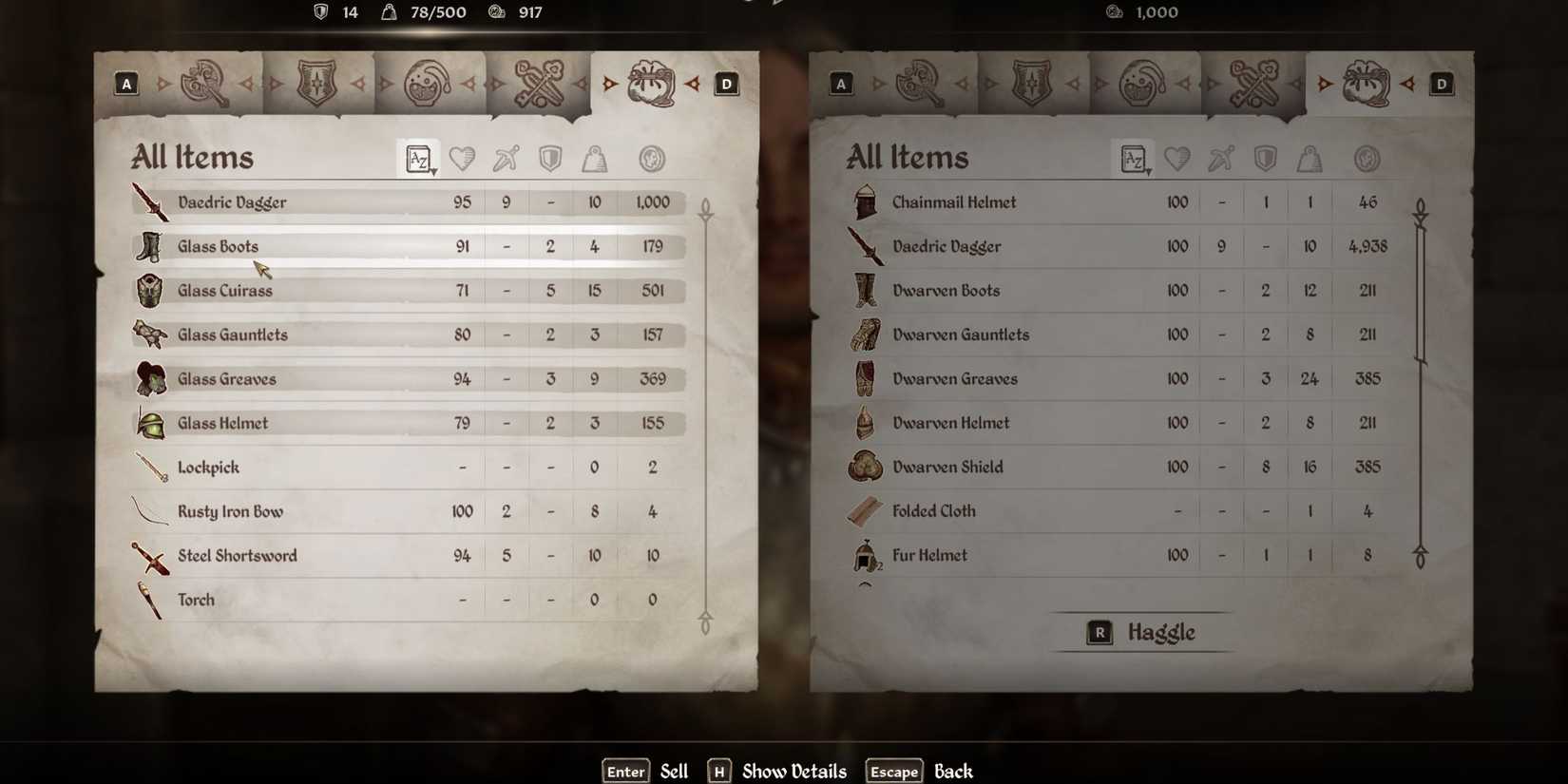Click the left chevron beside the All Items tab

[x=608, y=84]
